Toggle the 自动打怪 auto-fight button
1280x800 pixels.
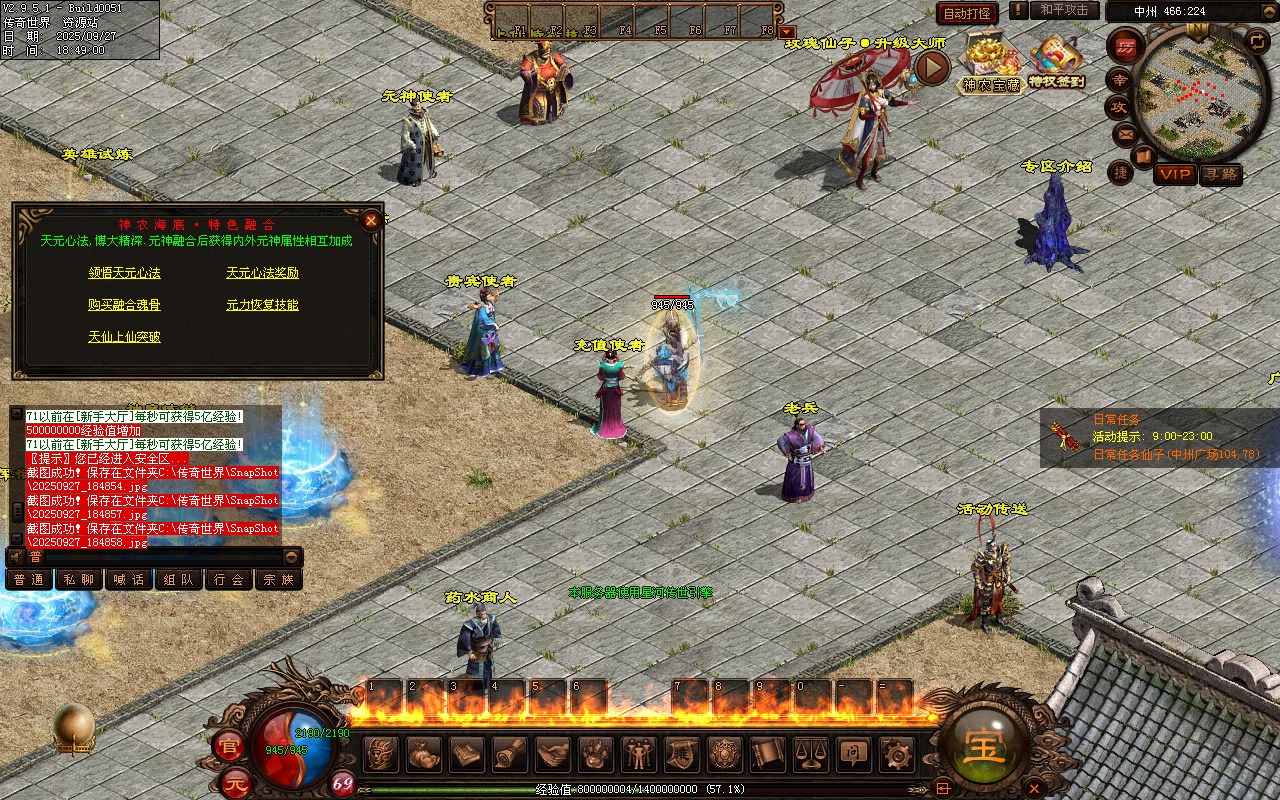(x=967, y=13)
